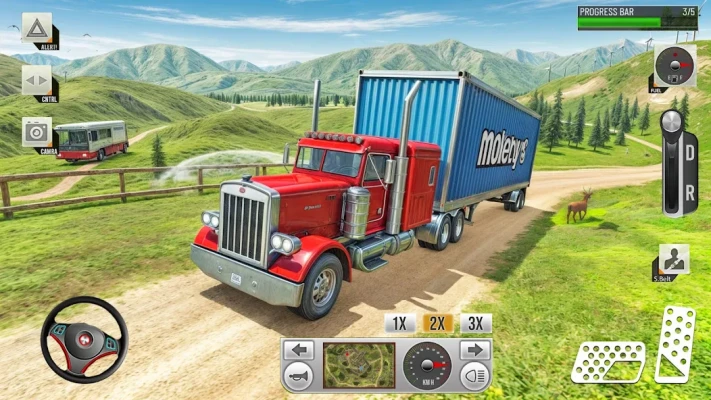Tap the fuel gauge icon
This screenshot has height=400, width=711.
676,66
